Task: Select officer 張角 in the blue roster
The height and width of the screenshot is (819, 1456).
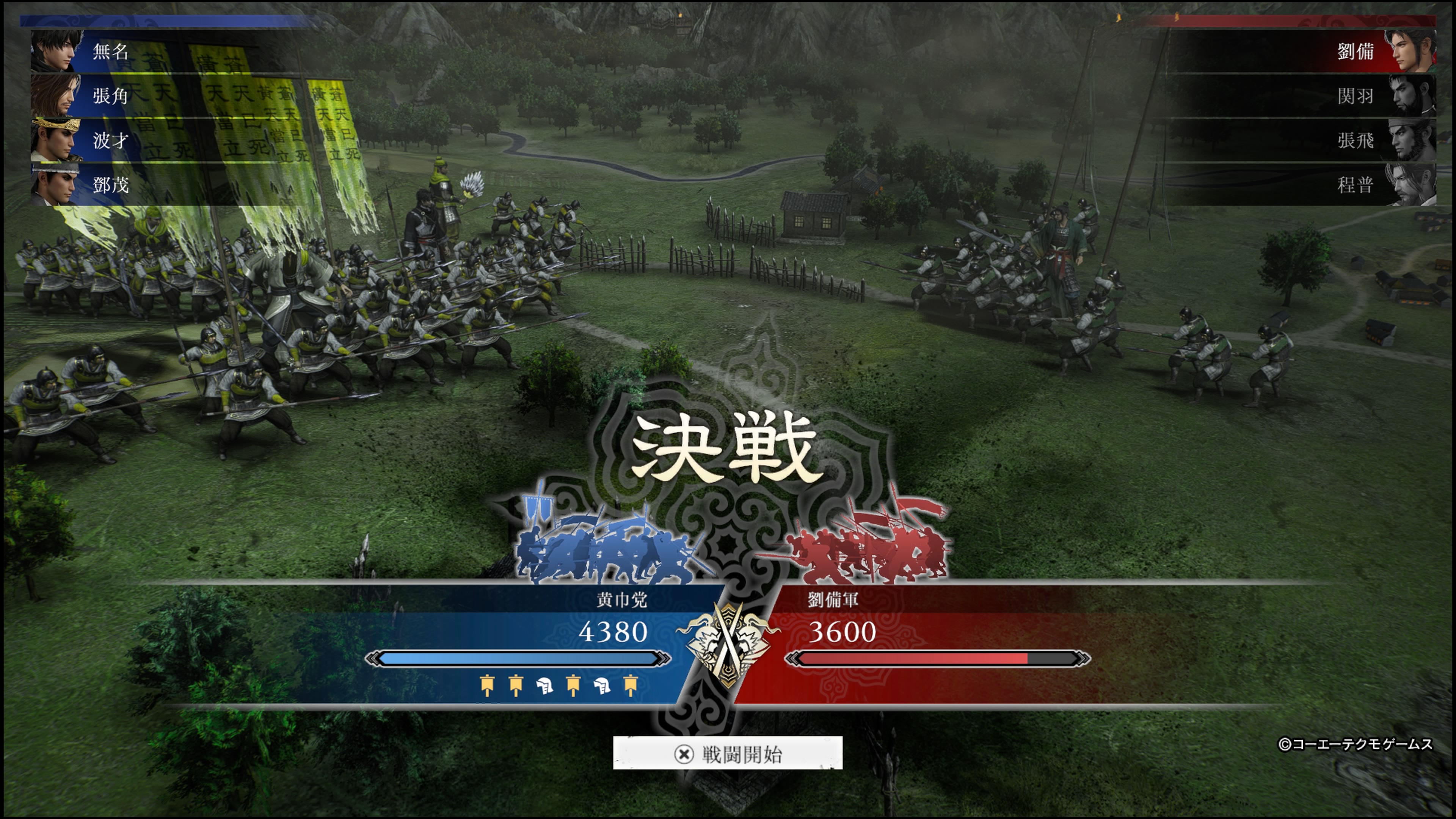Action: coord(110,96)
